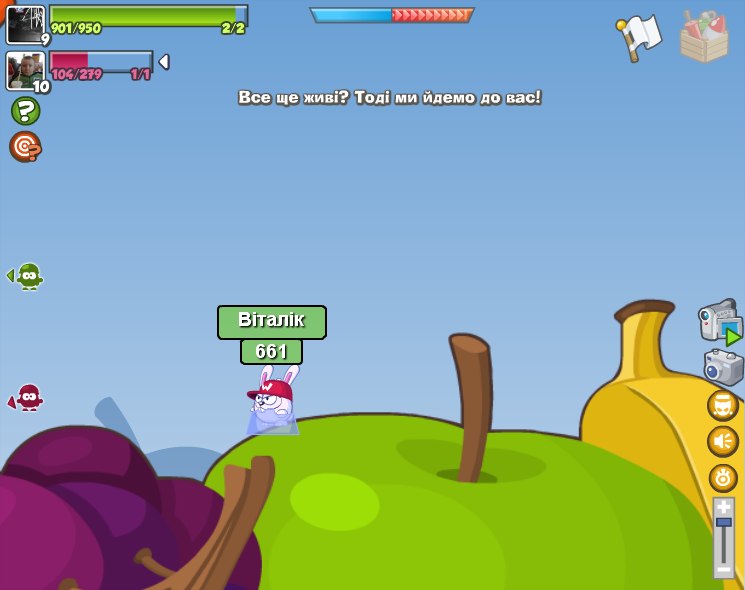Click the blue zoom slider handle
Screen dimensions: 745x590
tap(723, 523)
